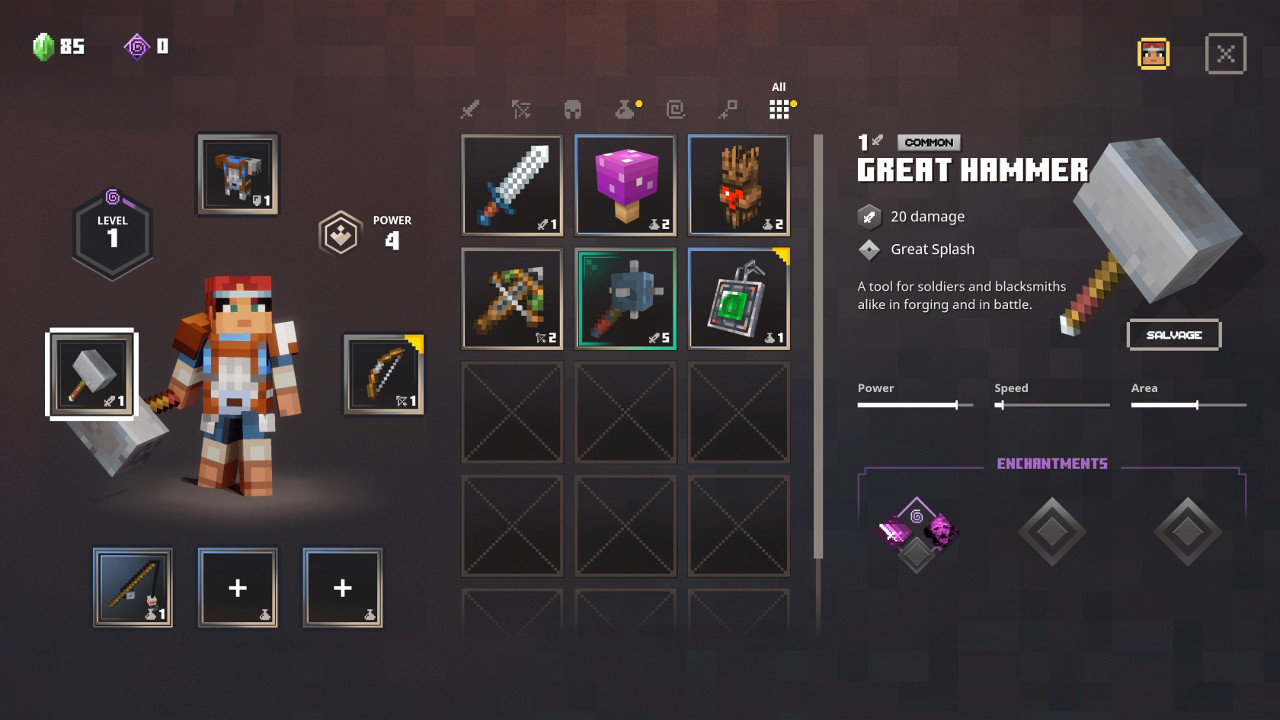Image resolution: width=1280 pixels, height=720 pixels.
Task: Select the trinkets key filter icon
Action: click(x=728, y=110)
